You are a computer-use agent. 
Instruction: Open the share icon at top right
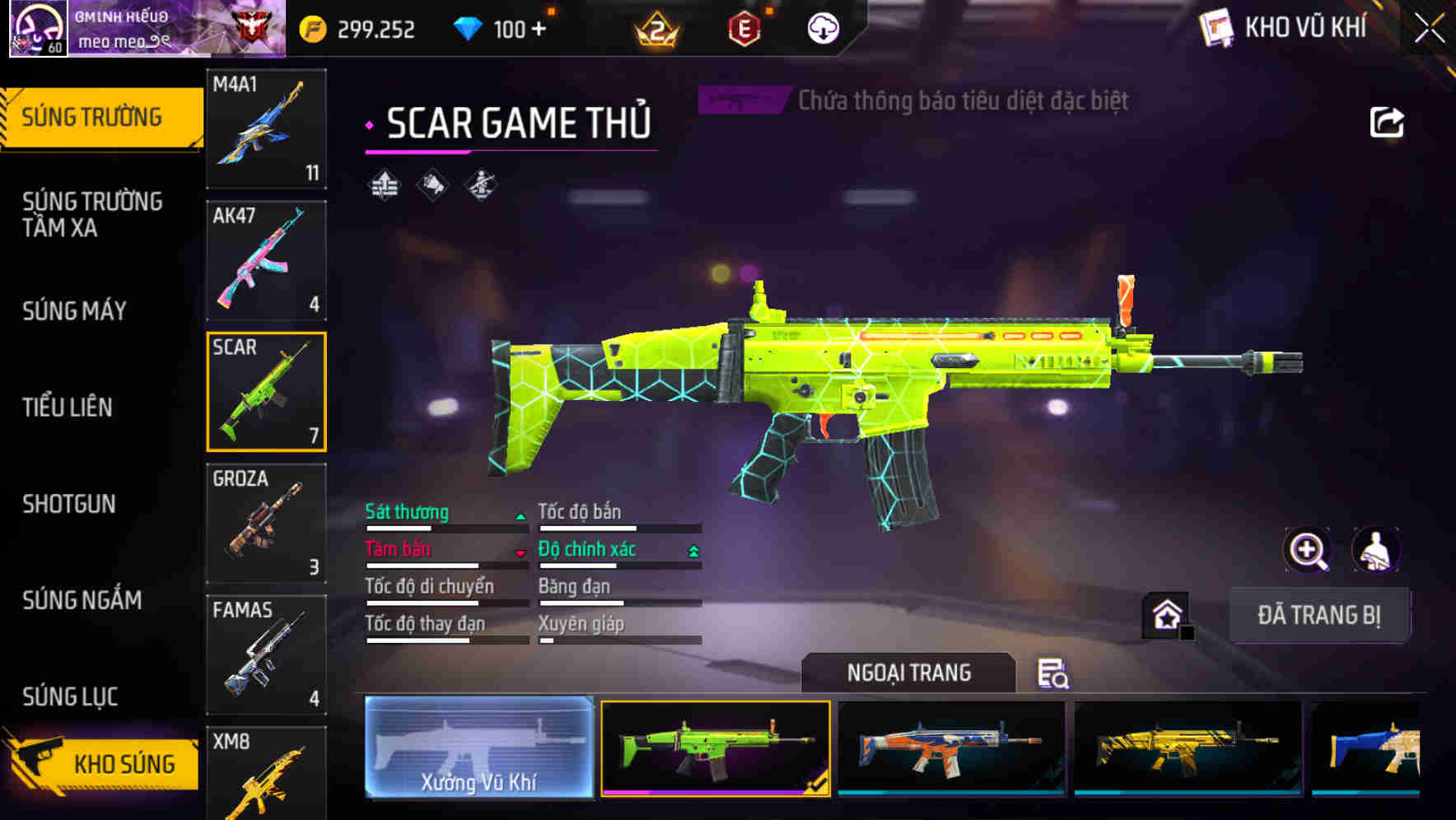[1387, 121]
